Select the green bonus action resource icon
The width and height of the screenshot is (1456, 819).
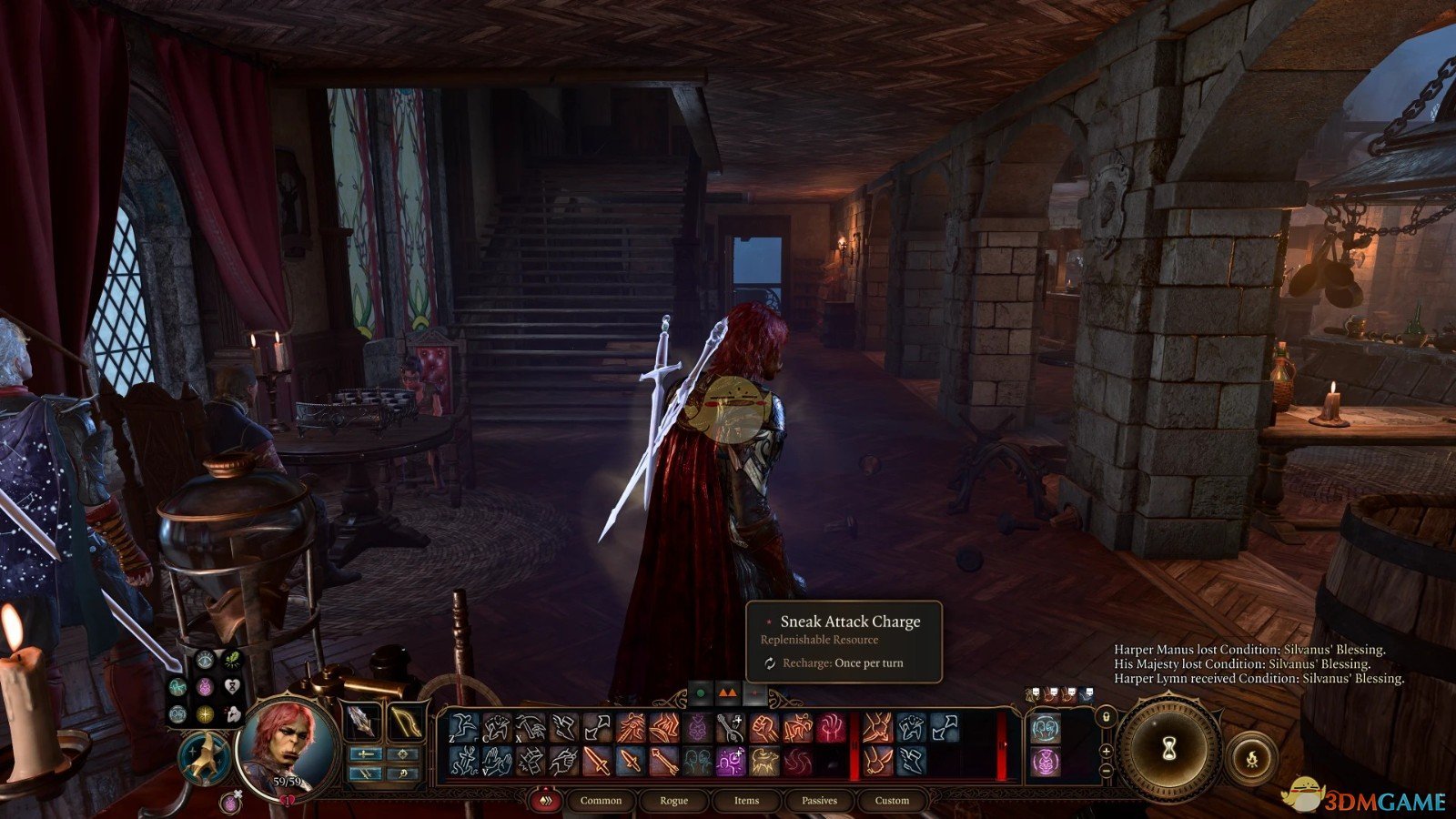700,693
